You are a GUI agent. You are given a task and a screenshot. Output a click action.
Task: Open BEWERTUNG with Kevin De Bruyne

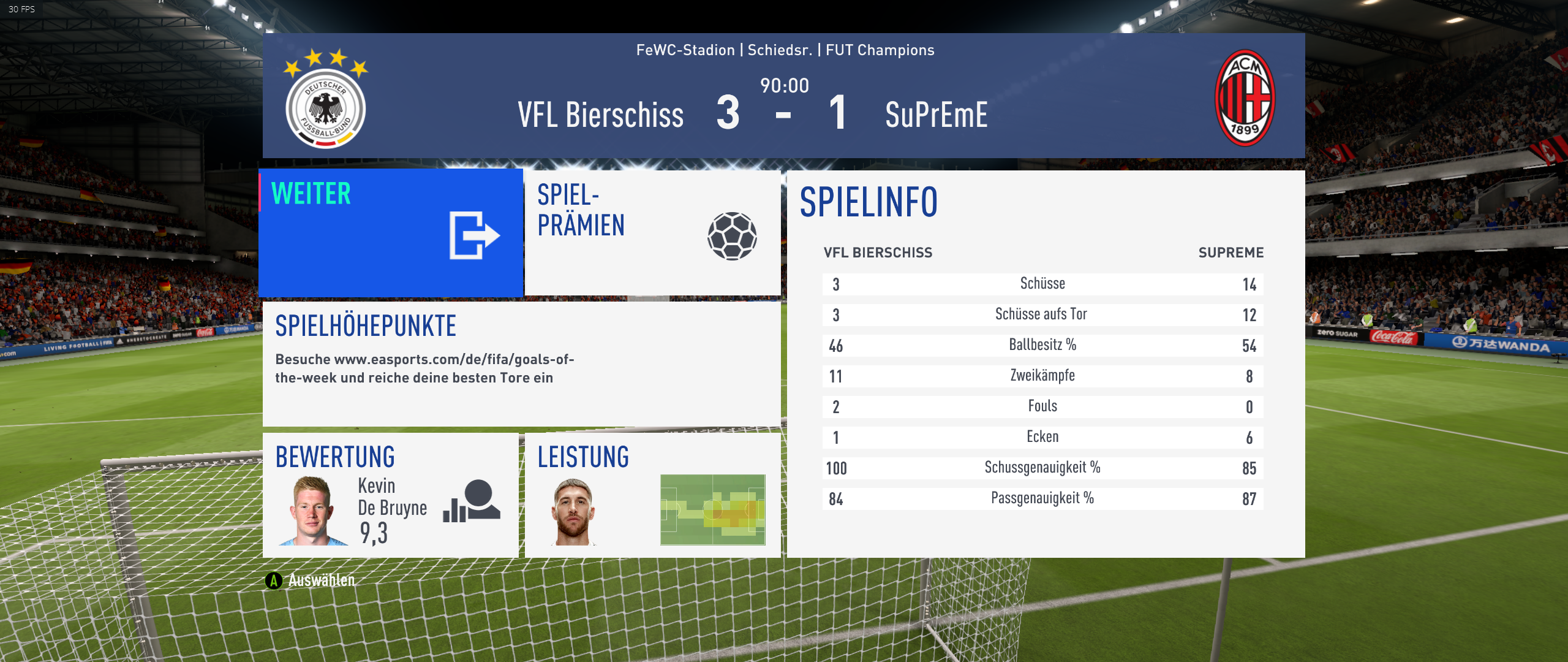[x=391, y=495]
